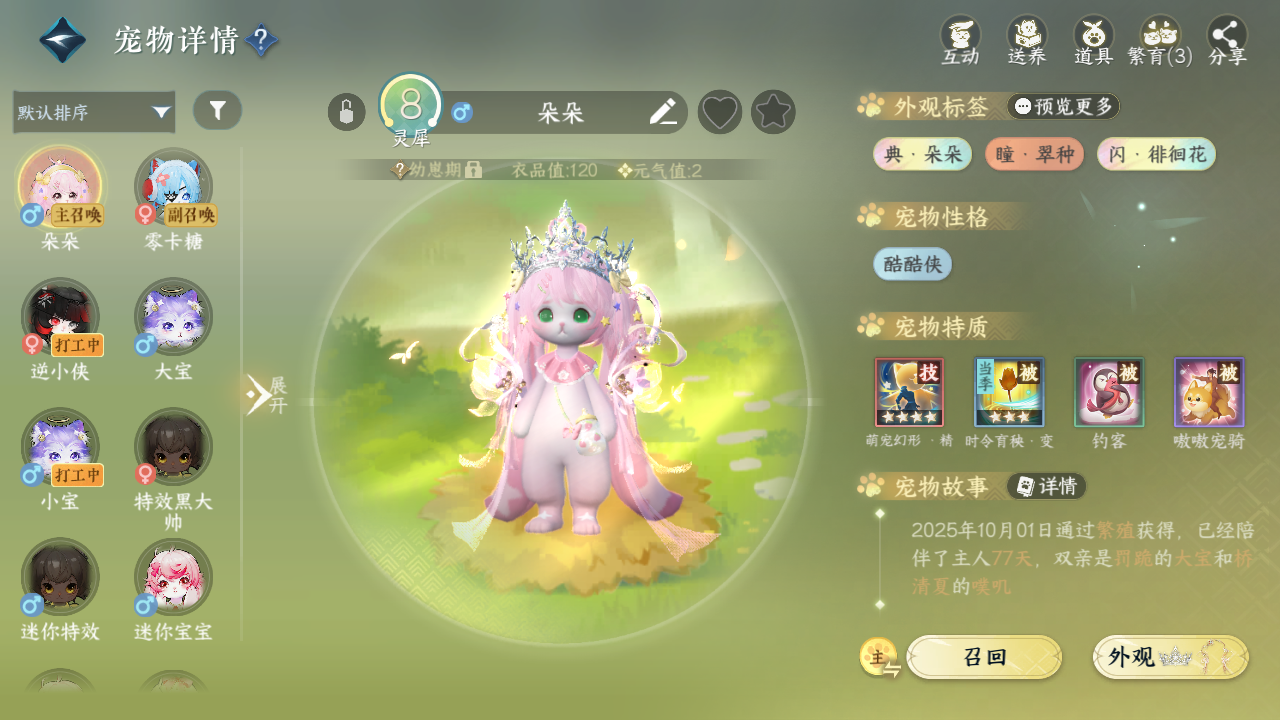Choose pet 大宝 from the list
The image size is (1280, 720).
173,317
